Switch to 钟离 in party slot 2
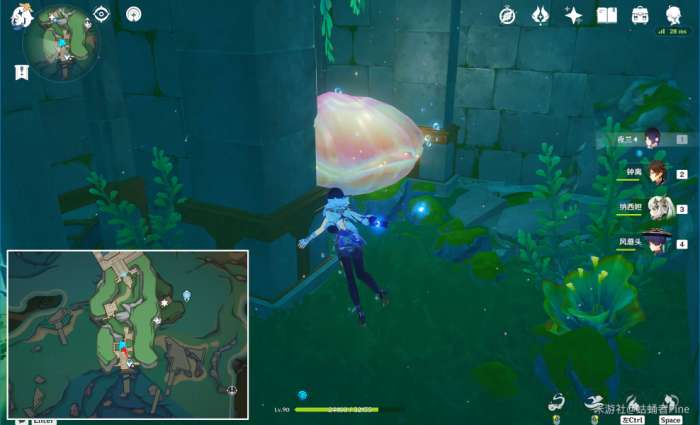700x425 pixels. [x=656, y=173]
